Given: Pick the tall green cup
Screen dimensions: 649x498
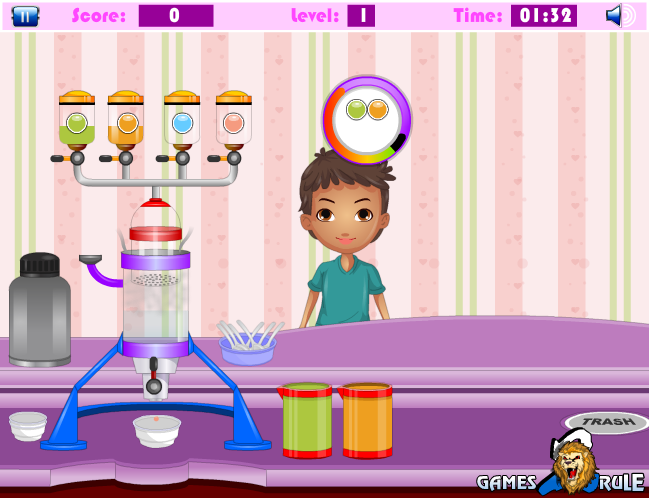Looking at the screenshot, I should click(306, 420).
